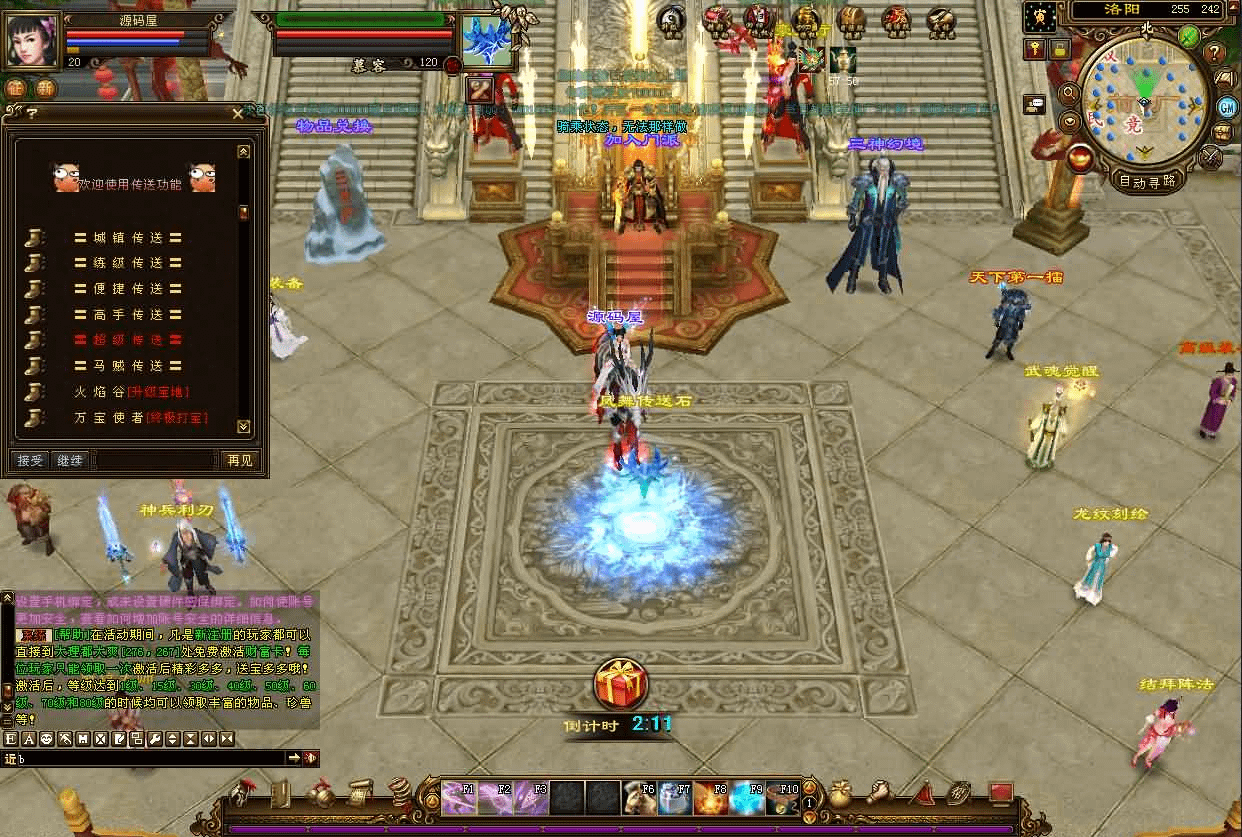Click the 接受 accept button
Screen dimensions: 1242x837
(x=30, y=460)
